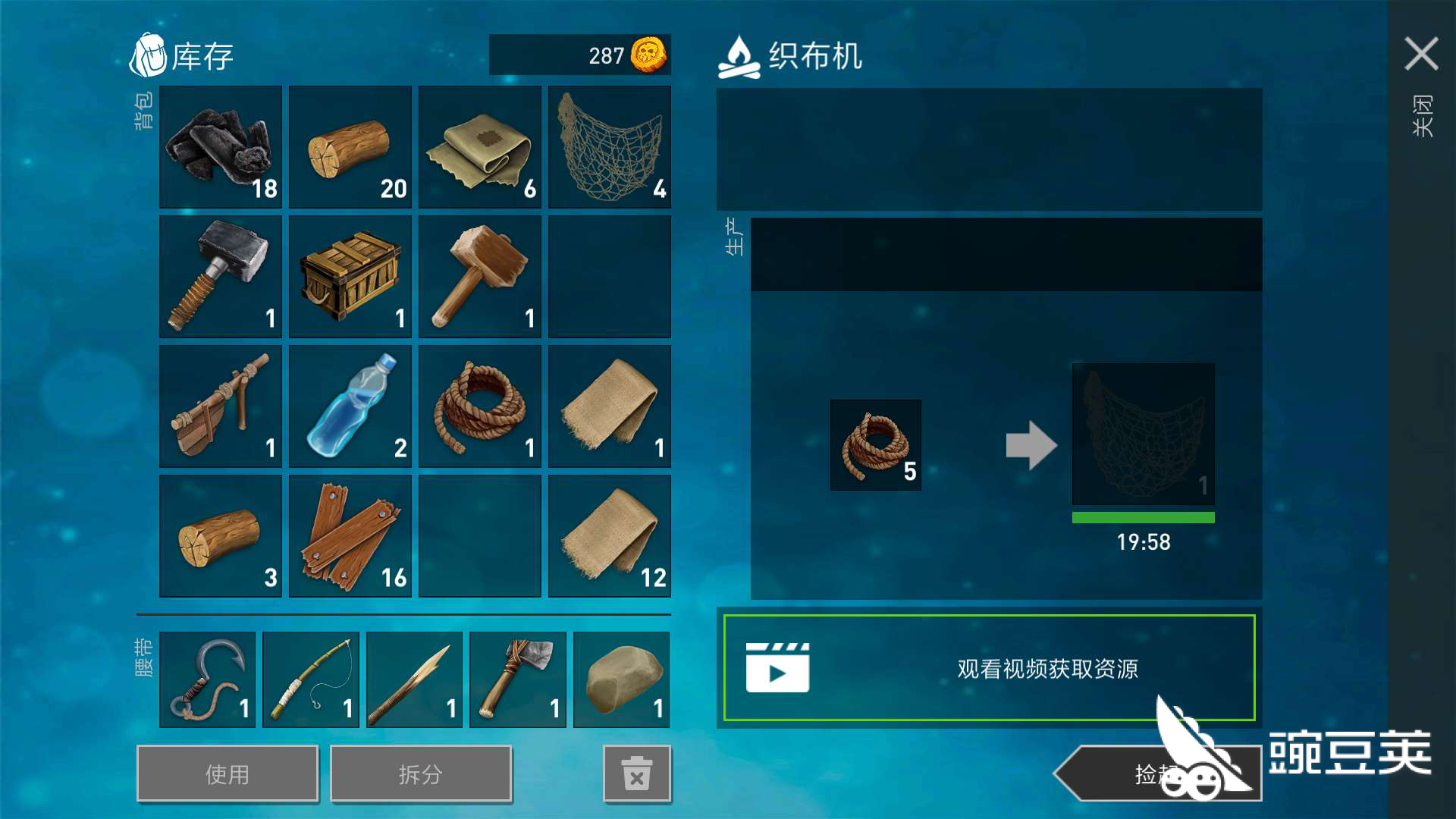The height and width of the screenshot is (819, 1456).
Task: Select the fishing hook in the belt bar
Action: [x=207, y=679]
